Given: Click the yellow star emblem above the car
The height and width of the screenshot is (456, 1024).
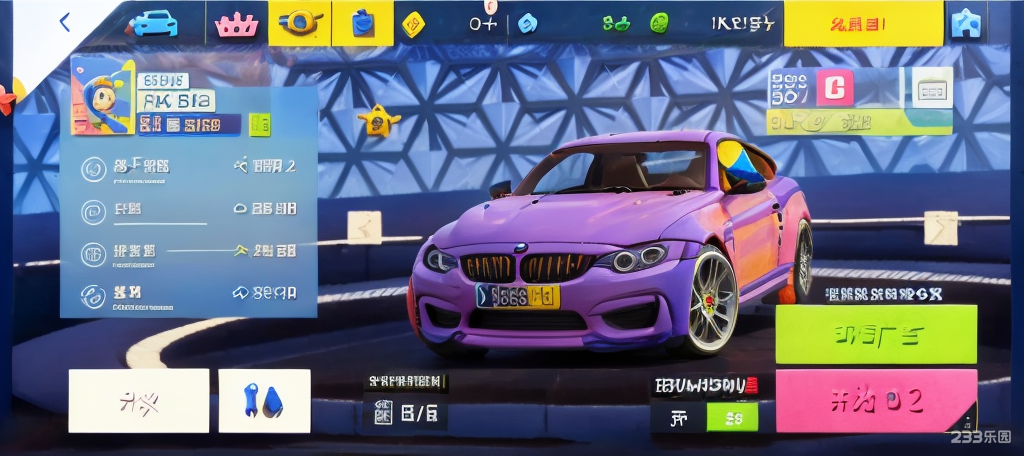Looking at the screenshot, I should [379, 121].
